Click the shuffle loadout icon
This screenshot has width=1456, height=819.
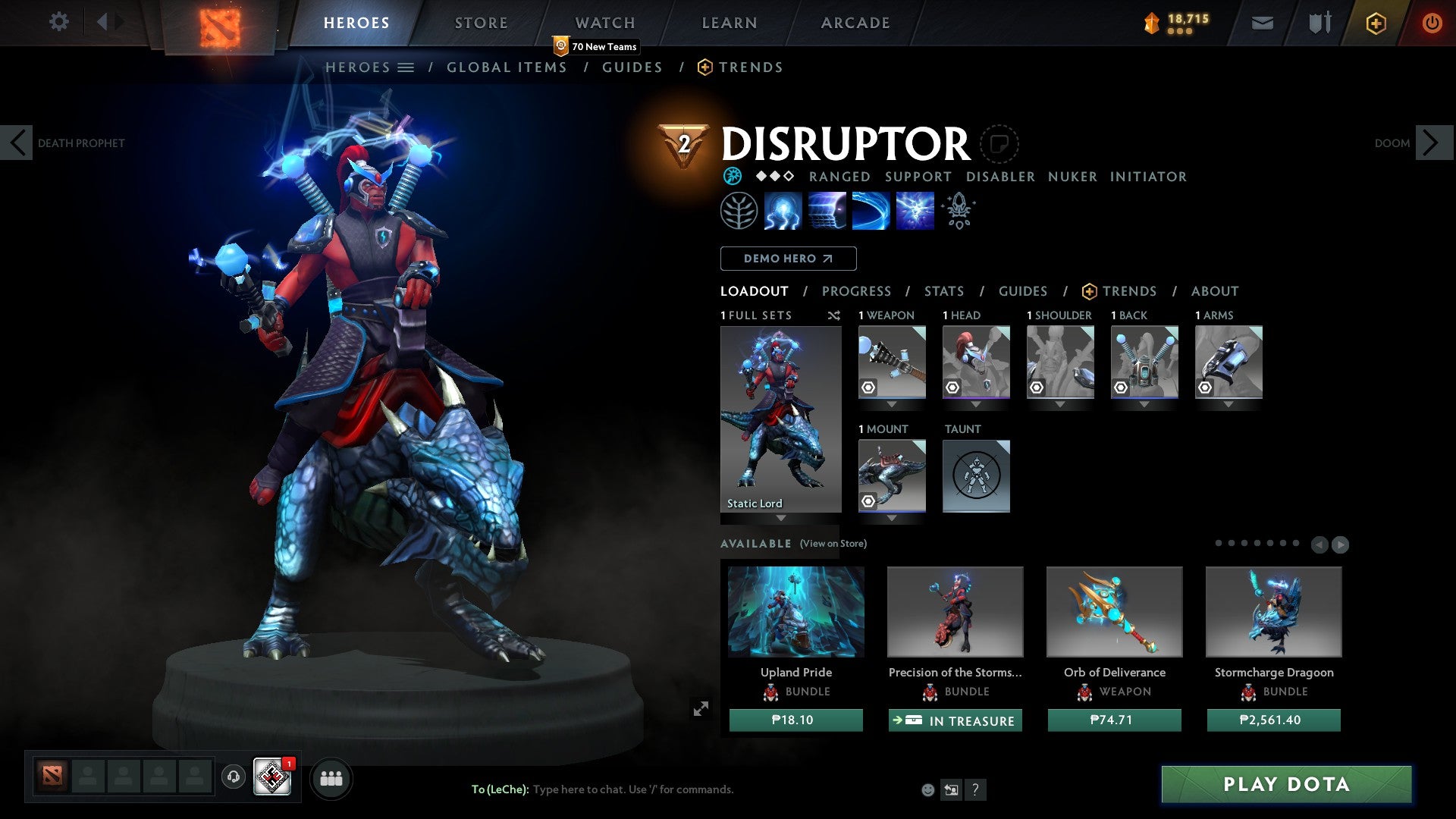[834, 315]
